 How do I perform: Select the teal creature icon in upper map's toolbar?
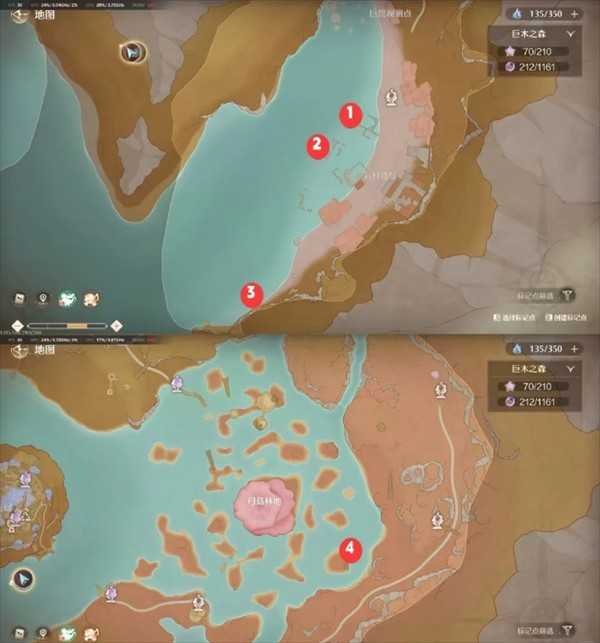(x=67, y=298)
